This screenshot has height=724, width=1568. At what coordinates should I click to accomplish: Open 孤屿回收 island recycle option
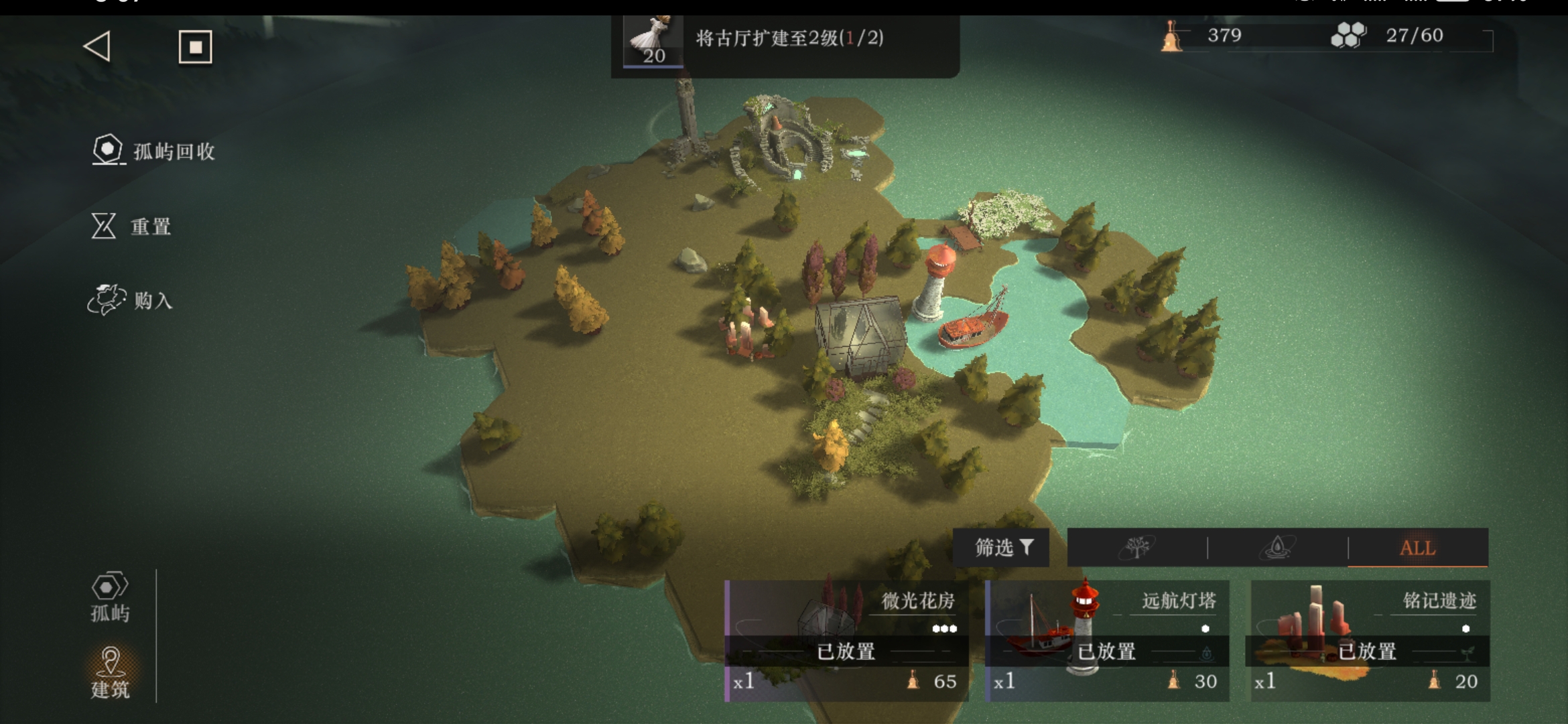(154, 151)
